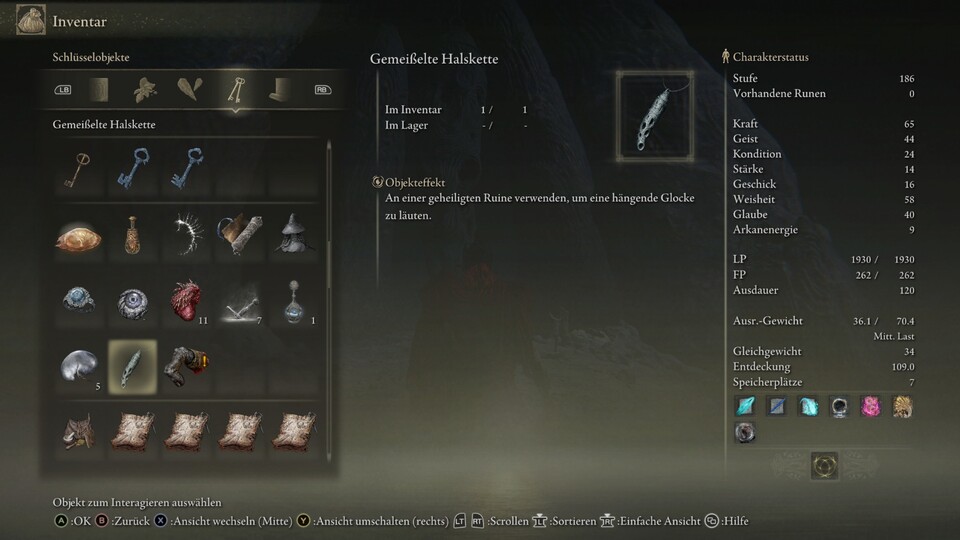Screen dimensions: 960x540
Task: Pick the ornate golden vial item
Action: pyautogui.click(x=133, y=234)
